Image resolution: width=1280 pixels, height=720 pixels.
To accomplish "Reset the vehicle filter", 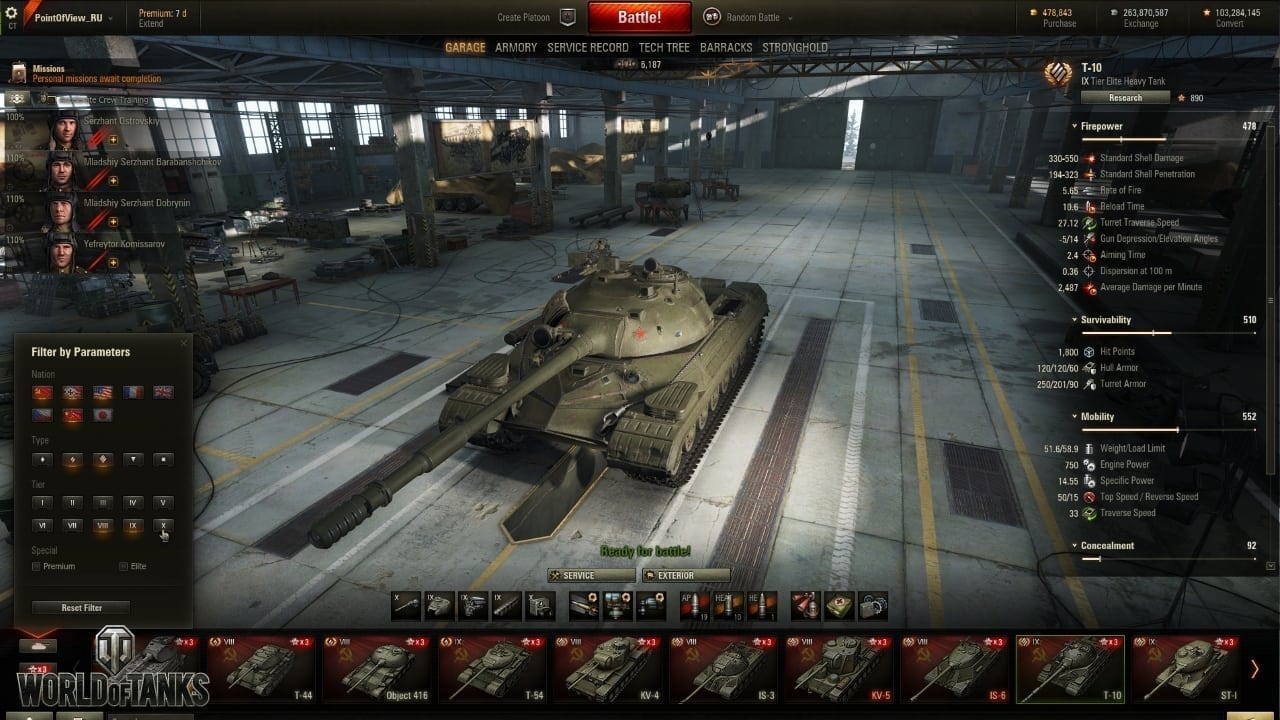I will point(81,607).
